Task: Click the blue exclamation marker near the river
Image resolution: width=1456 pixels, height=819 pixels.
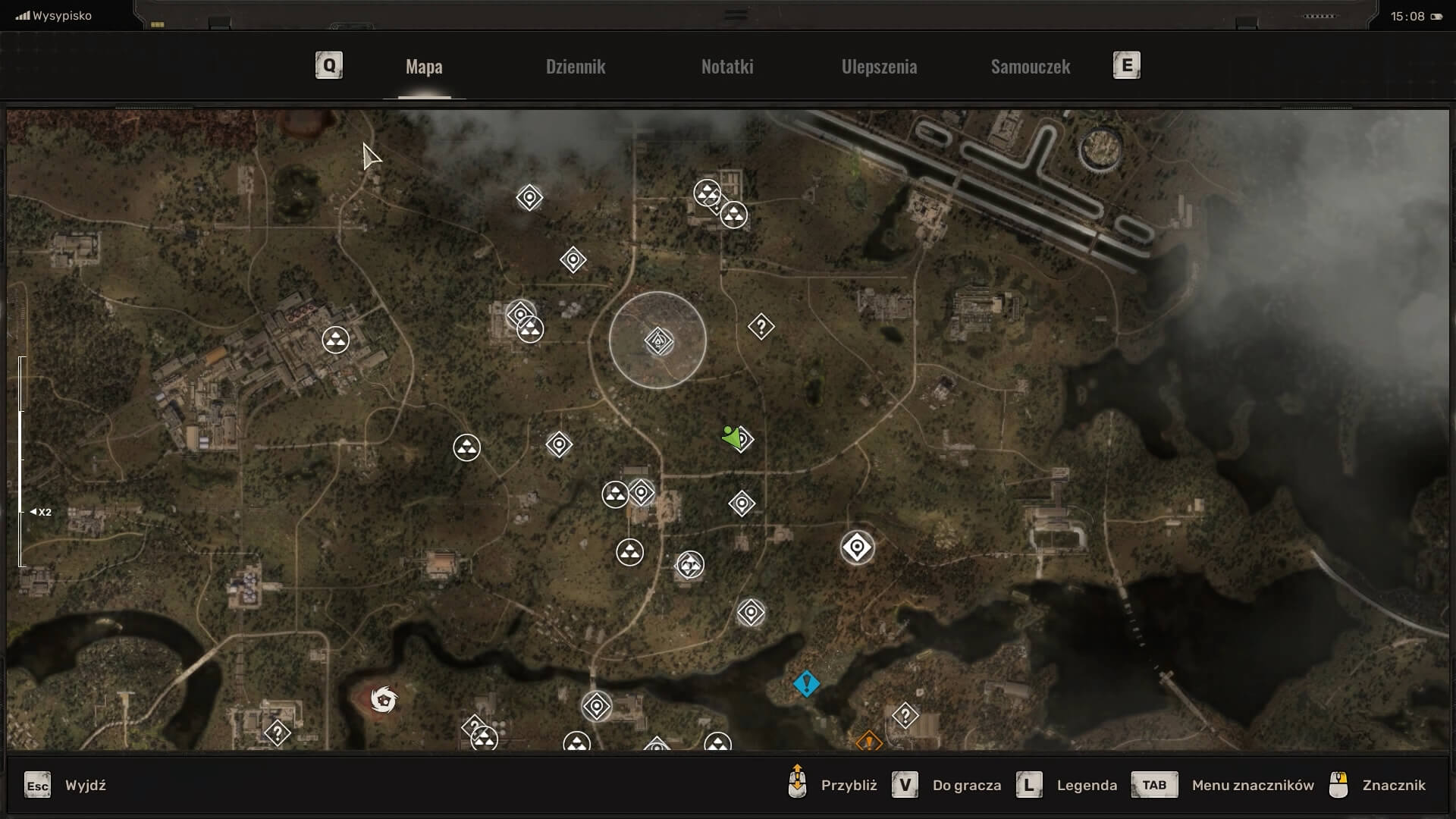Action: [806, 683]
